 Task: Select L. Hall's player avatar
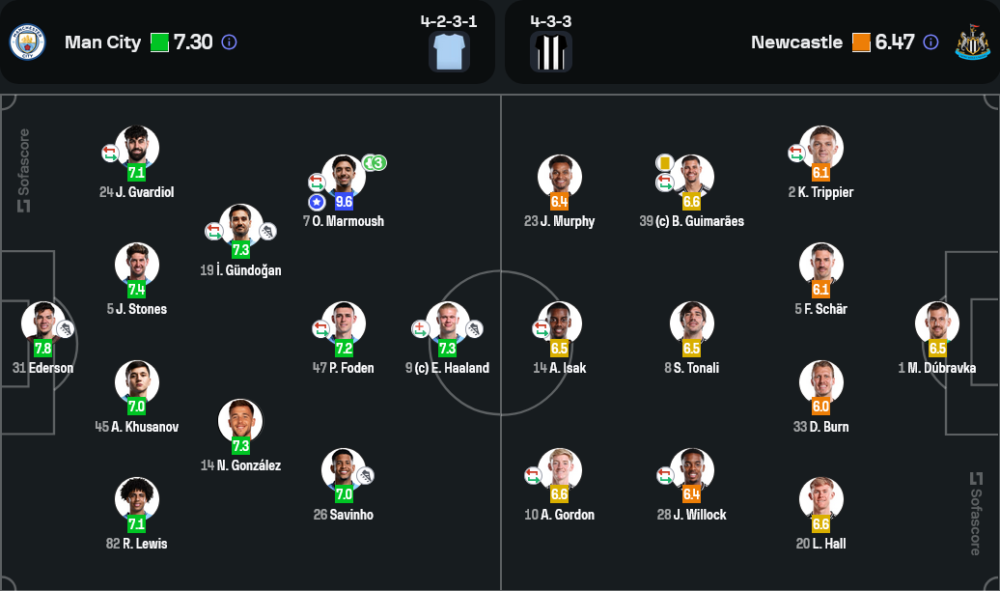(821, 500)
